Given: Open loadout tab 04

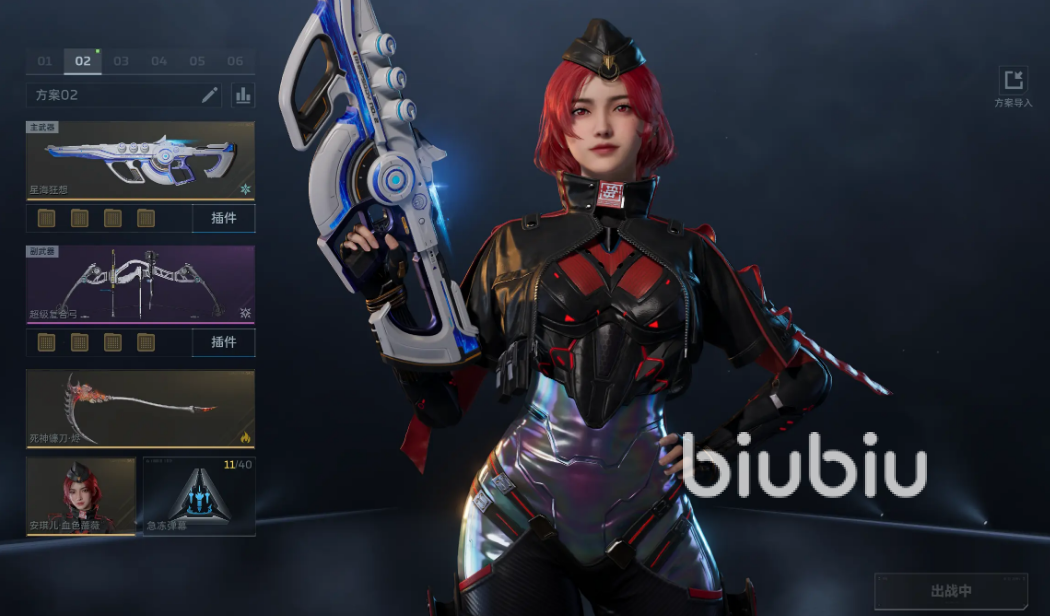Looking at the screenshot, I should [x=159, y=62].
